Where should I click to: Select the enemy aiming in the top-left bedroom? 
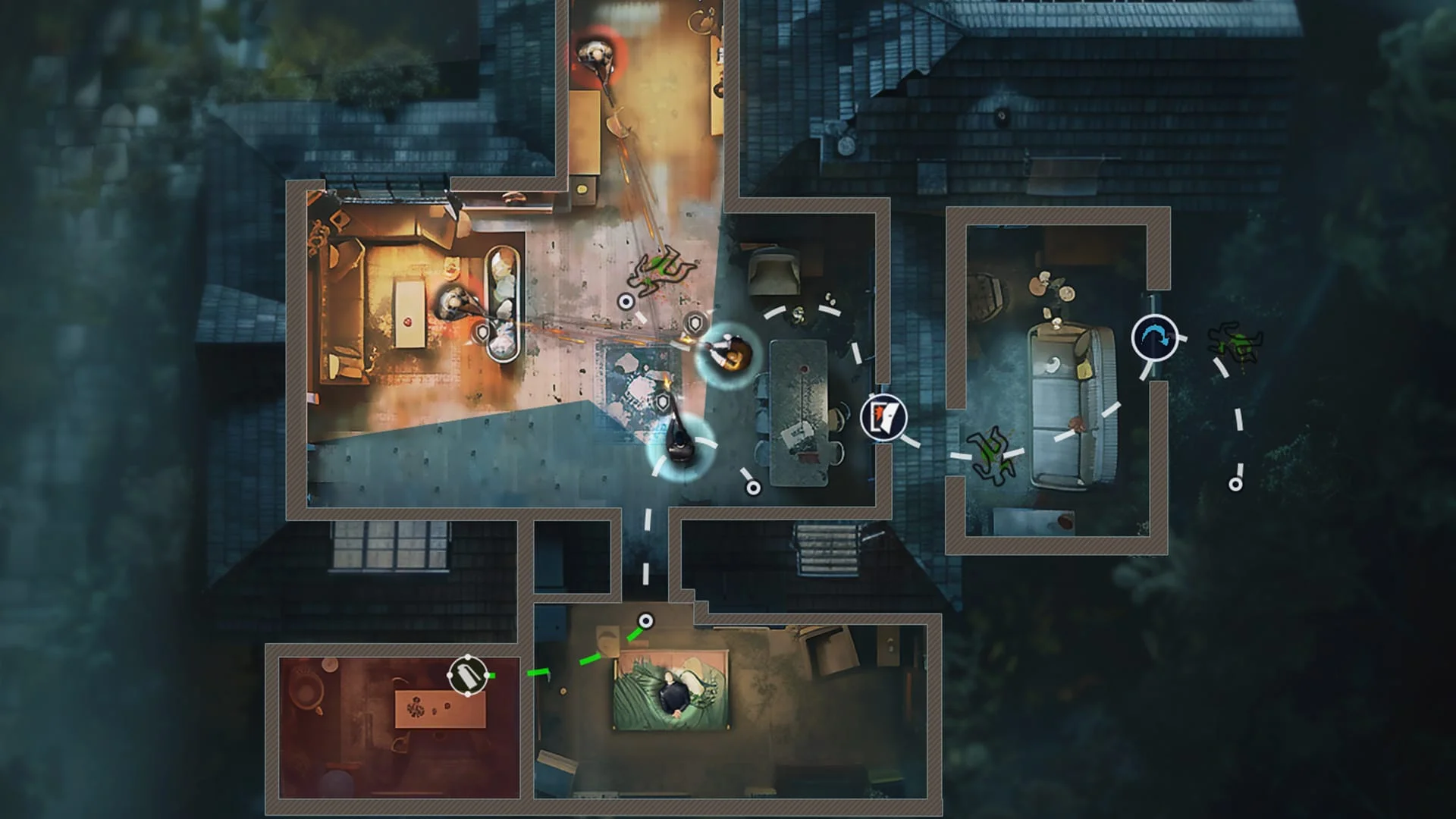[x=453, y=302]
